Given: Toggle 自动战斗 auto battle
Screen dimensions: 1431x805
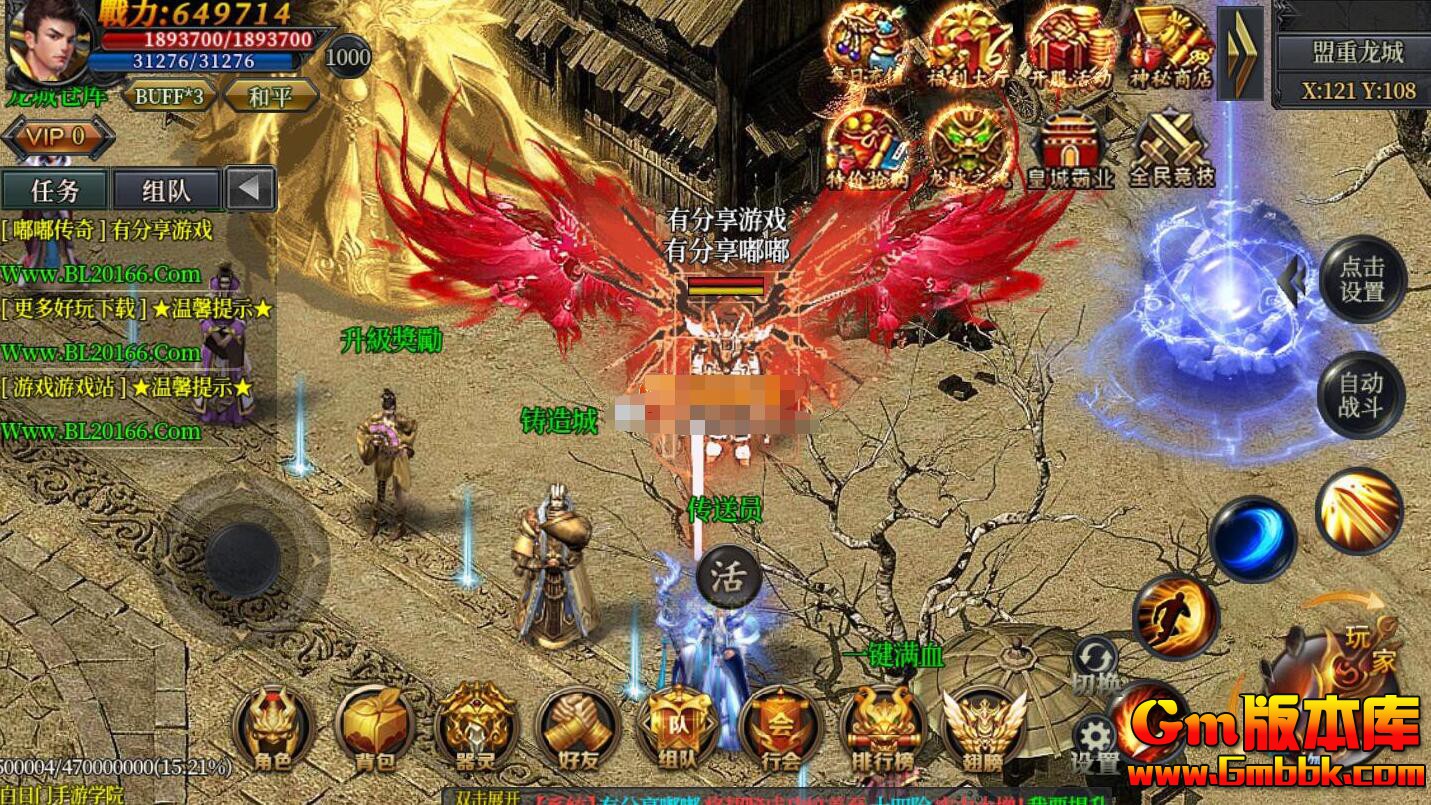Looking at the screenshot, I should [x=1361, y=395].
